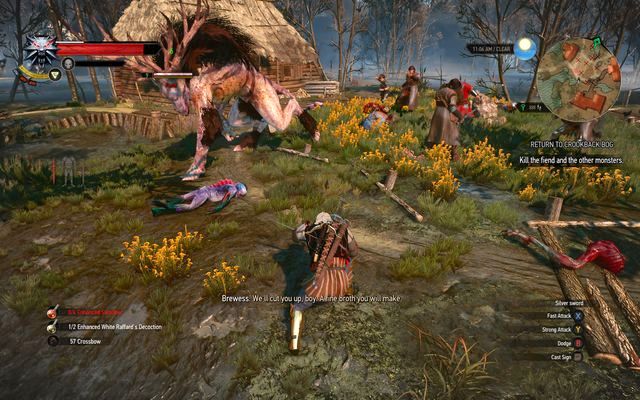
Task: Select the Crossbow quick slot
Action: pyautogui.click(x=52, y=340)
